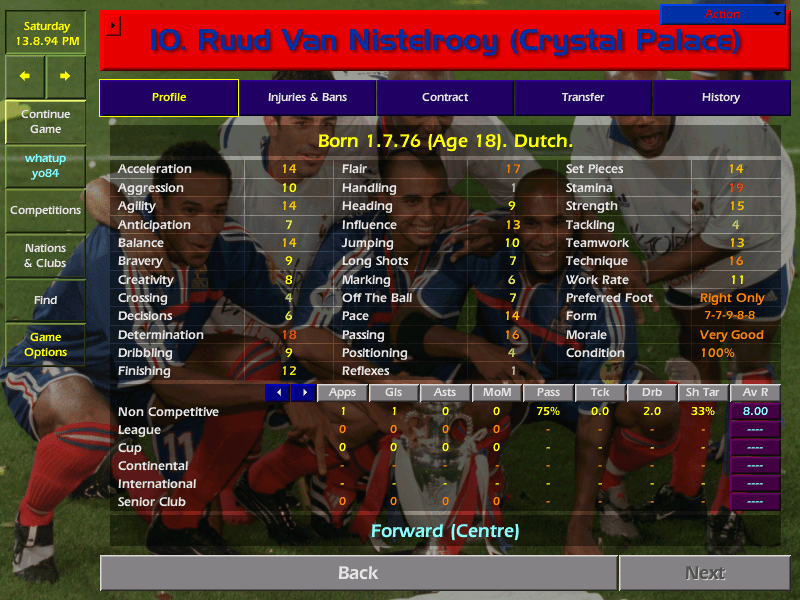
Task: Open Game Options
Action: [45, 345]
